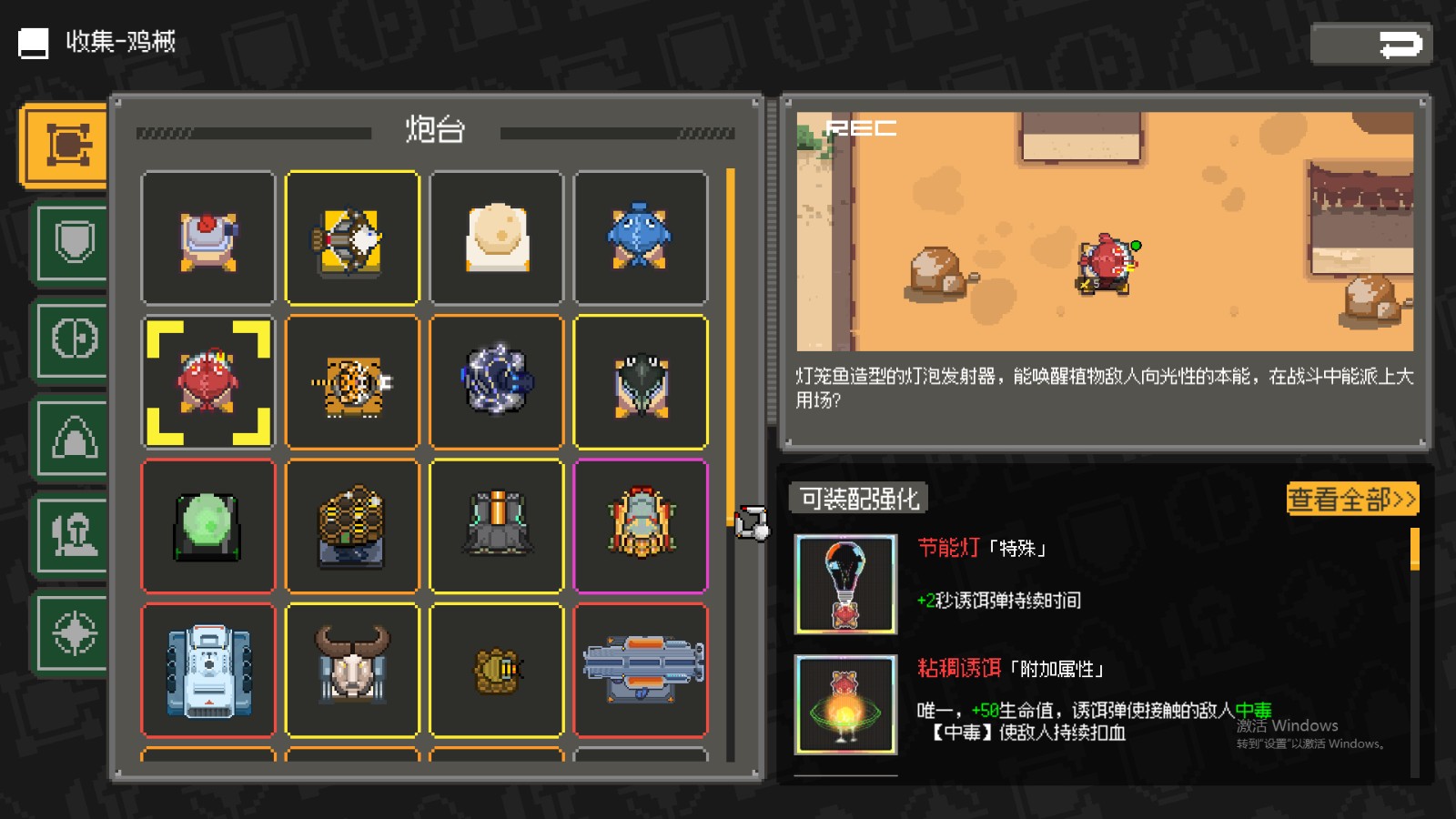Click the tiger-striped turret icon
1456x819 pixels.
[352, 381]
